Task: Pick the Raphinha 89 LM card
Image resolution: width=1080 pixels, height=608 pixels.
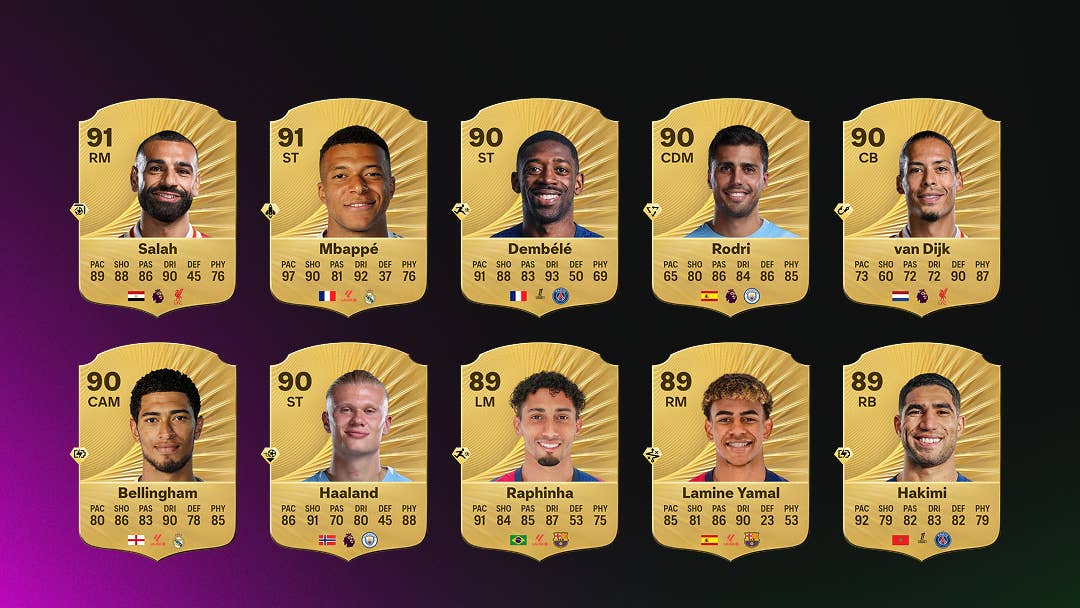Action: tap(539, 450)
